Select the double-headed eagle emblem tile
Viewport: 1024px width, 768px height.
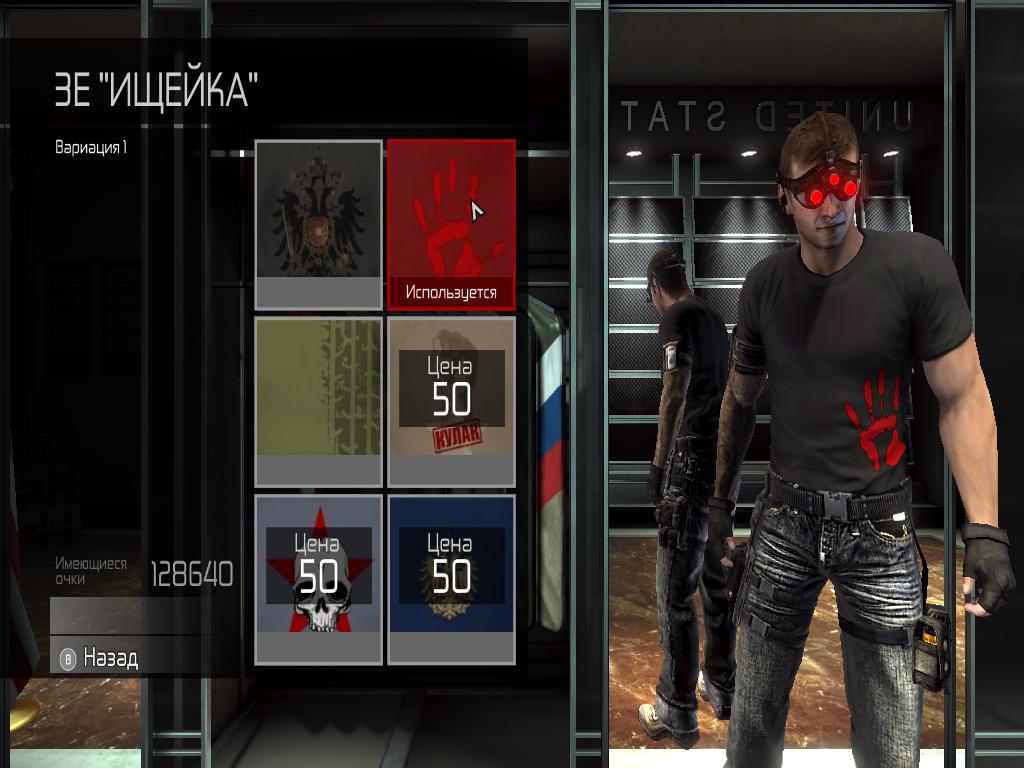(318, 224)
